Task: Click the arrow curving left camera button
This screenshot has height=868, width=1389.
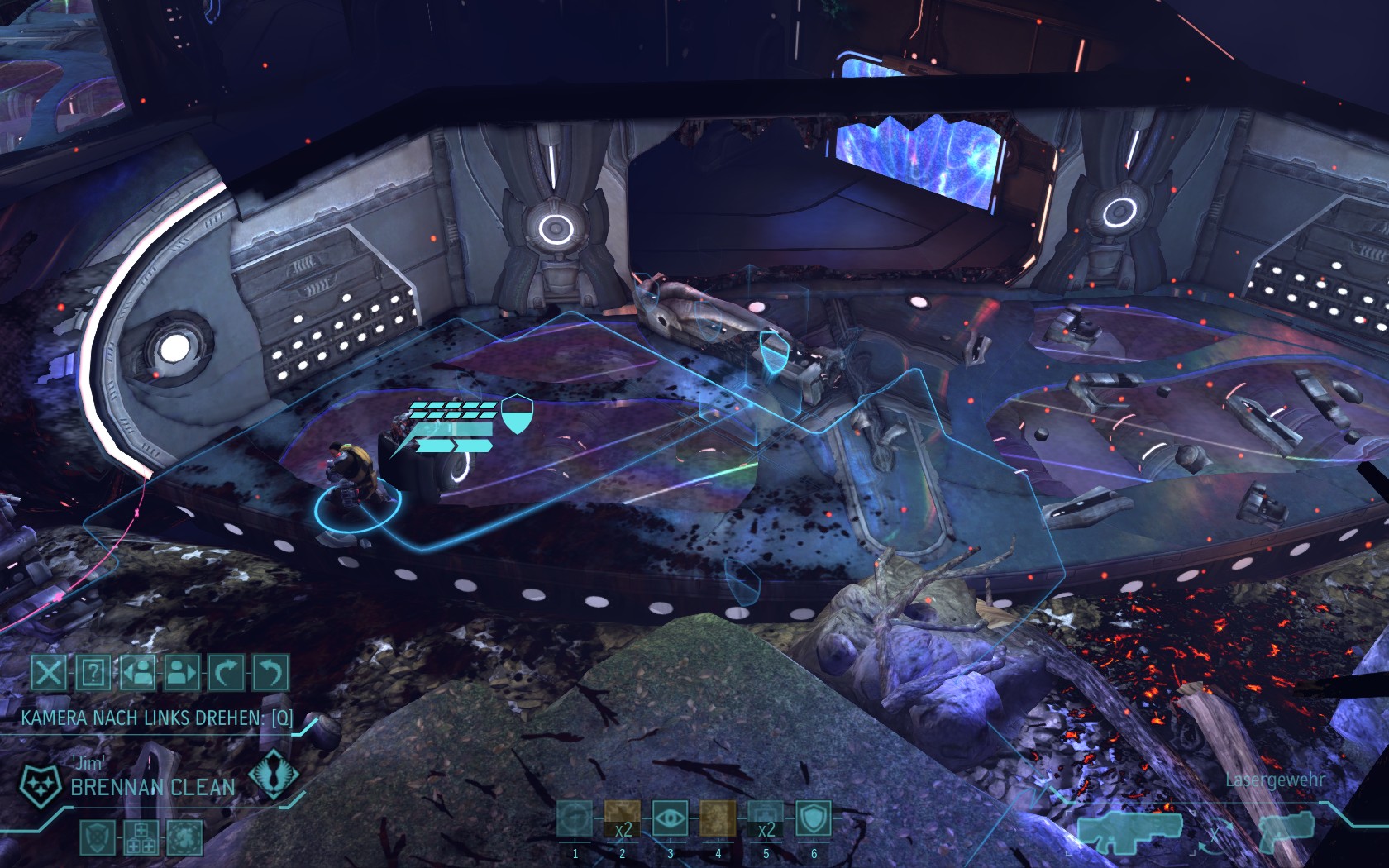Action: point(272,673)
